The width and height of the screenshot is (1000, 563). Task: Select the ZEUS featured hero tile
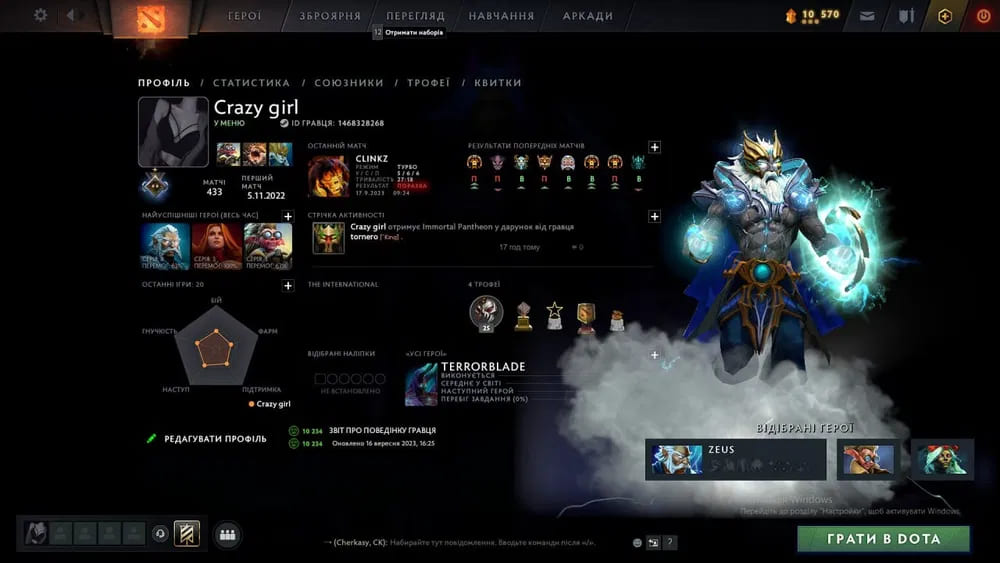coord(735,459)
